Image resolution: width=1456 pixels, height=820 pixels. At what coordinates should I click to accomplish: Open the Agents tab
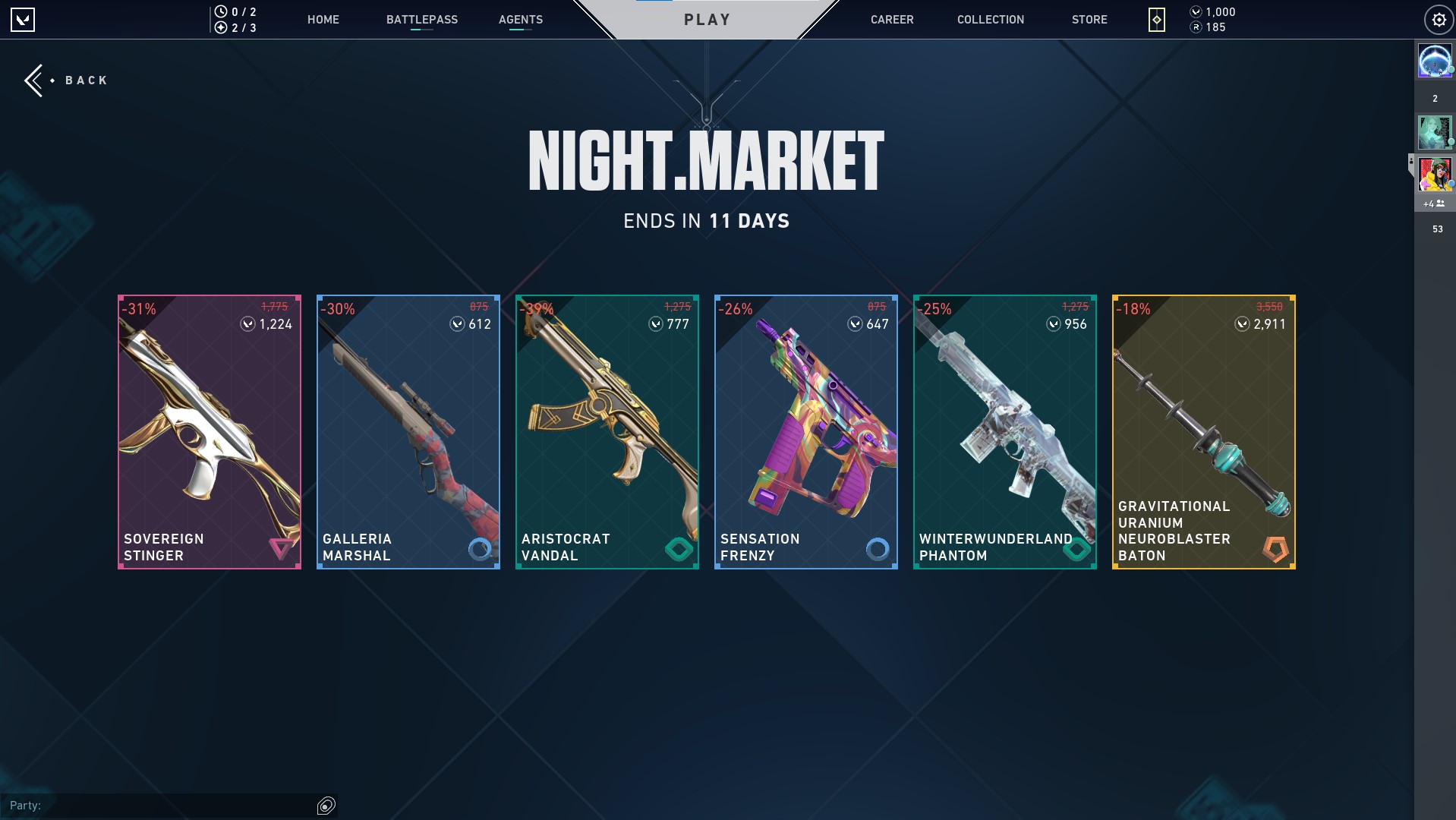521,20
